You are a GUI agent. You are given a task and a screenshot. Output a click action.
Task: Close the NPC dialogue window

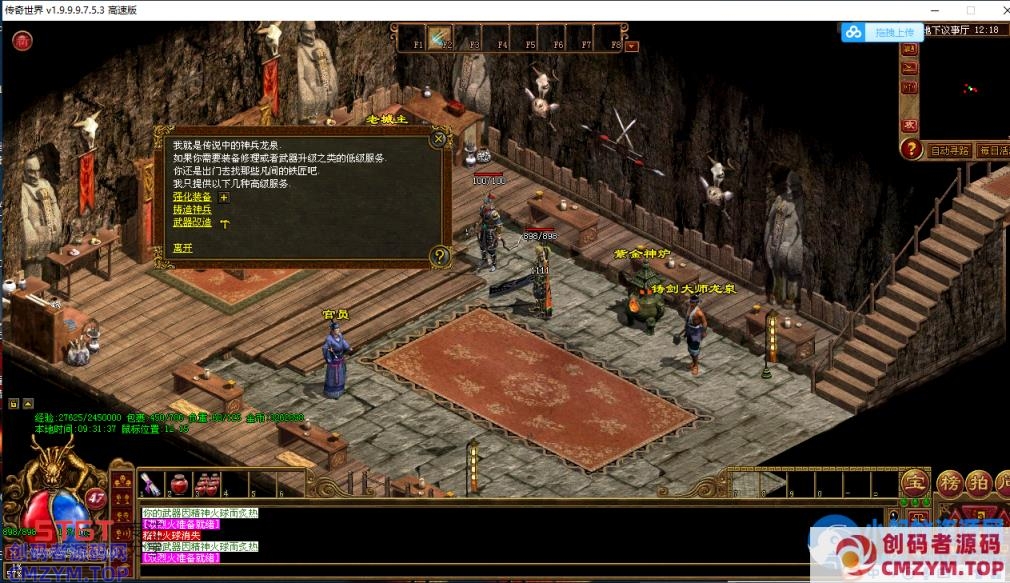click(x=438, y=139)
